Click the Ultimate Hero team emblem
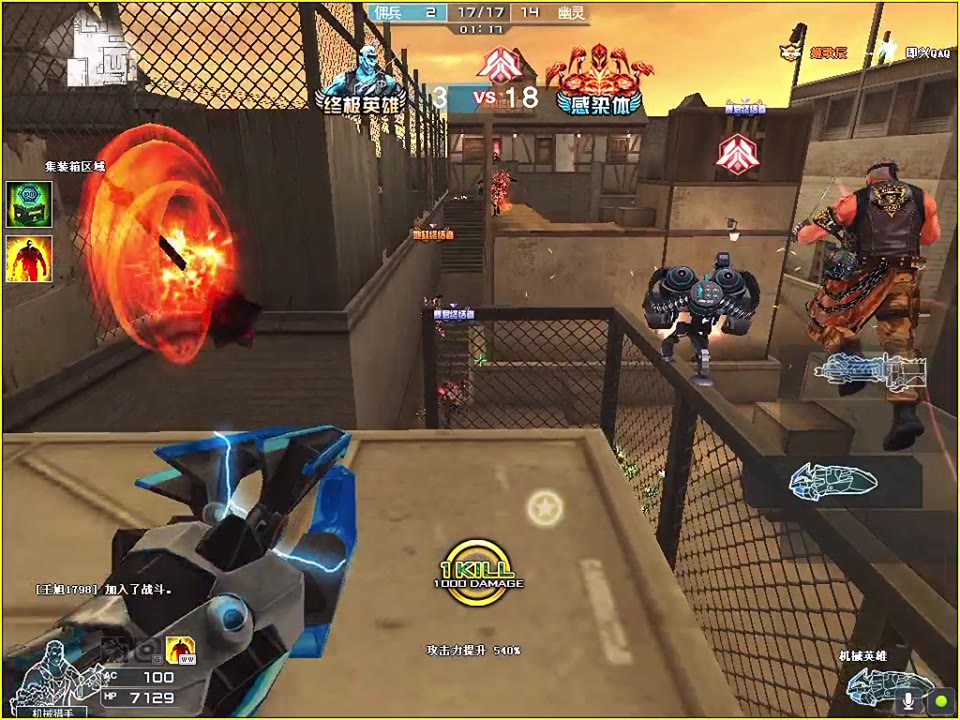This screenshot has height=720, width=960. click(x=363, y=78)
